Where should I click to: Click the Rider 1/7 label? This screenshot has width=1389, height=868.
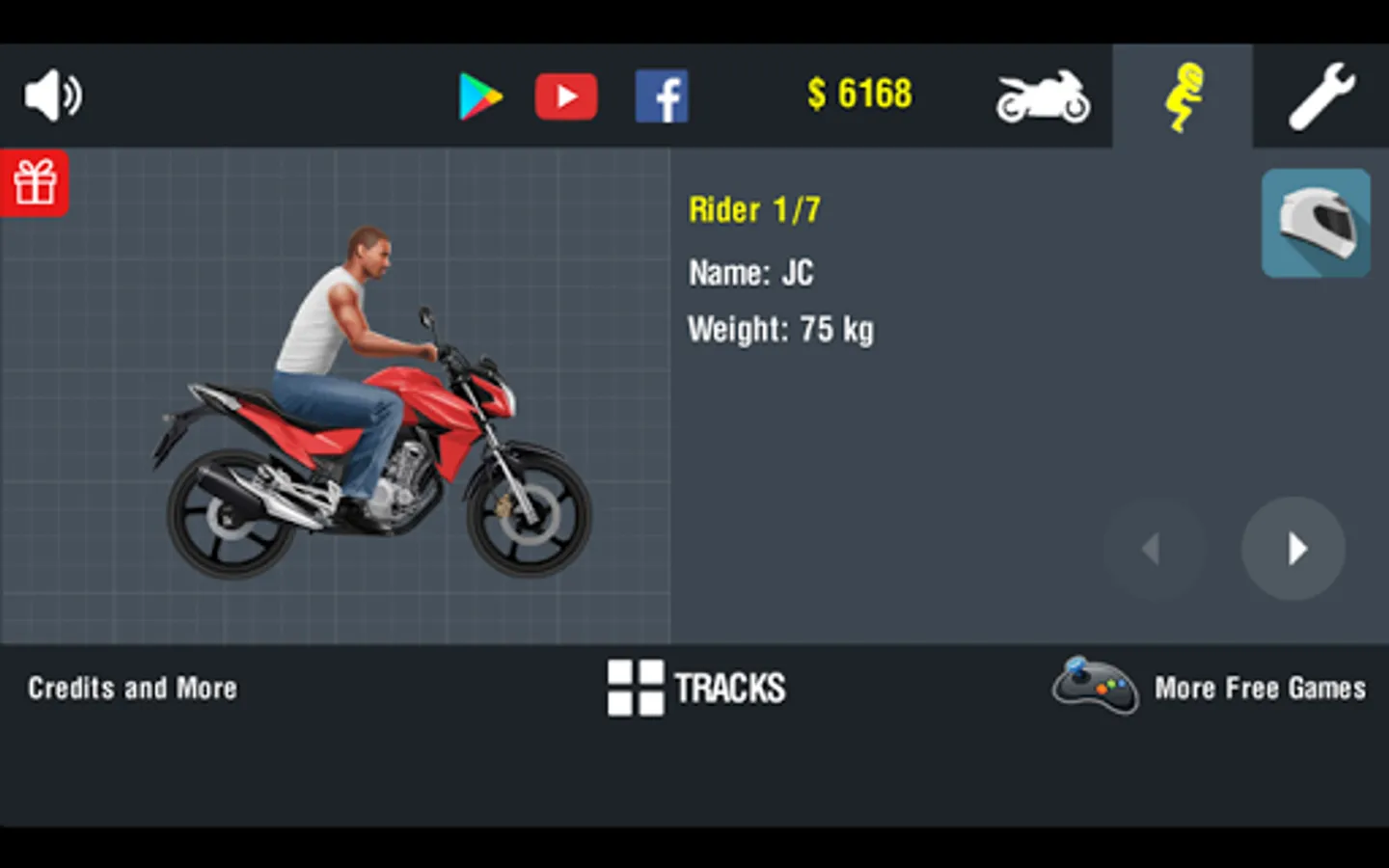(753, 209)
